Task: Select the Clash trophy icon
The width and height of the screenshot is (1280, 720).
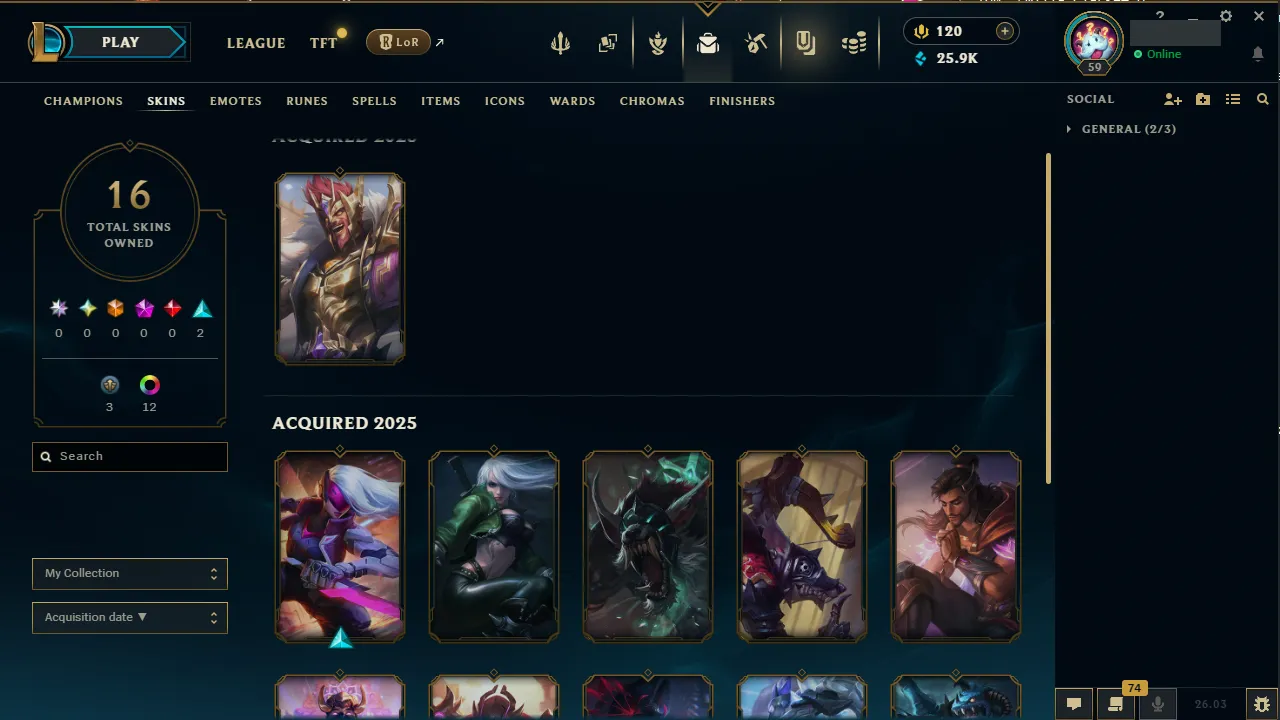Action: pos(658,42)
